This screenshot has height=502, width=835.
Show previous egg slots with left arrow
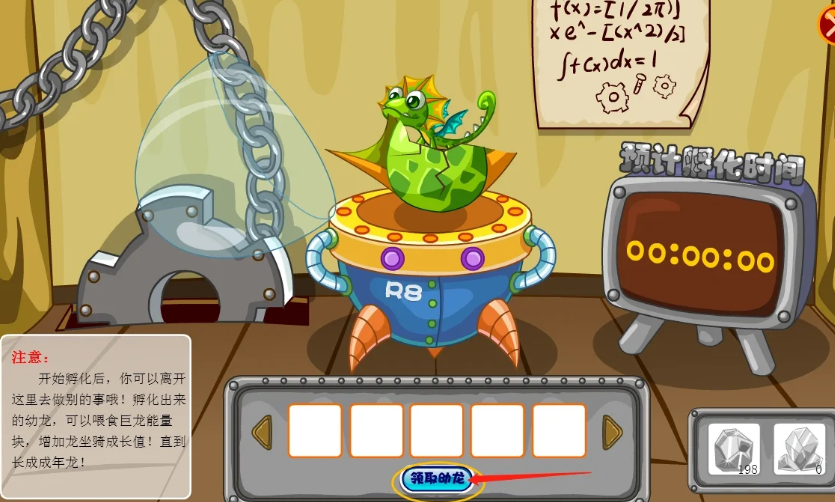(262, 432)
